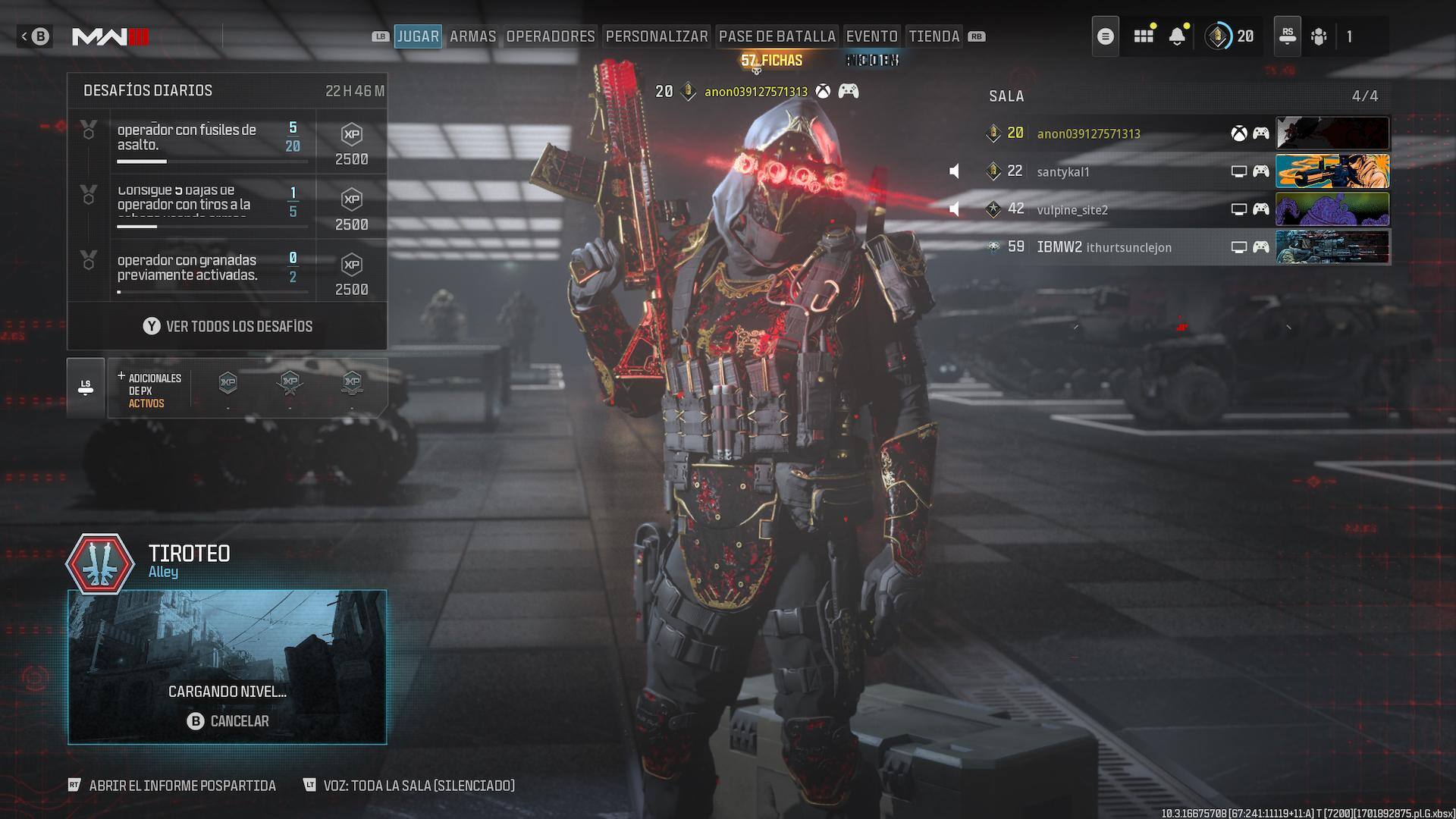Select lobby member ithurtsunclejon

pos(1128,247)
